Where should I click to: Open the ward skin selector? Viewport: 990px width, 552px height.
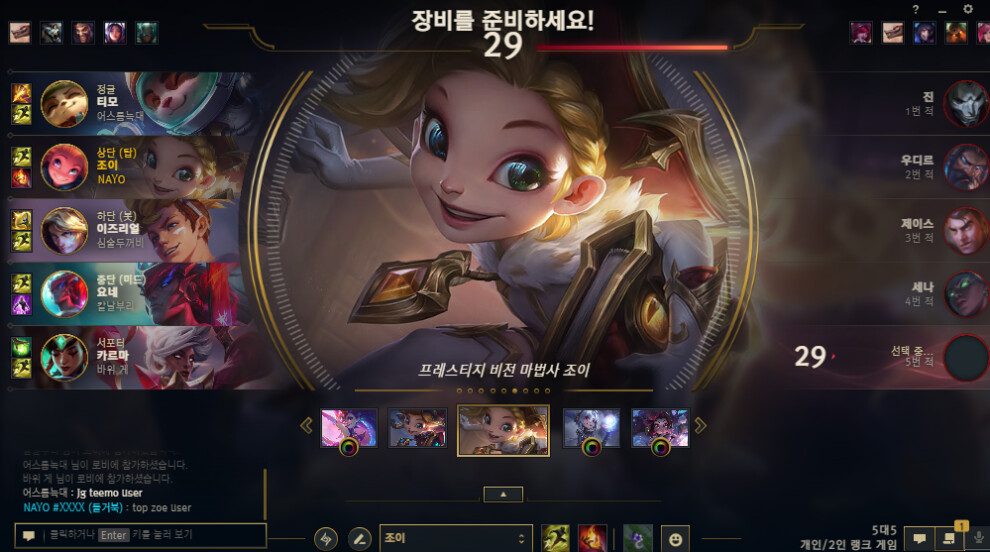point(638,539)
